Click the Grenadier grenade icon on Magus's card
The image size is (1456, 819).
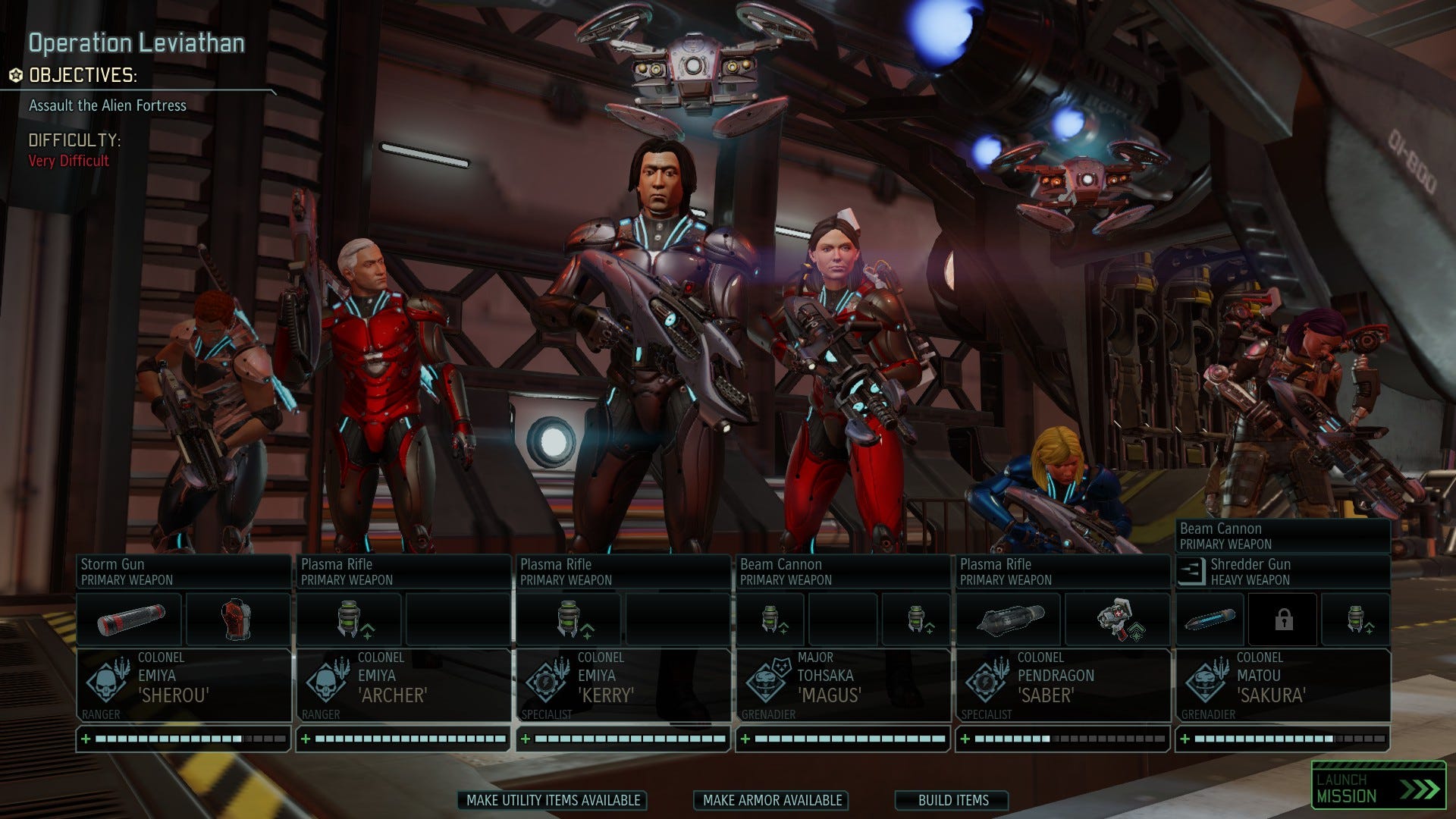[x=765, y=683]
